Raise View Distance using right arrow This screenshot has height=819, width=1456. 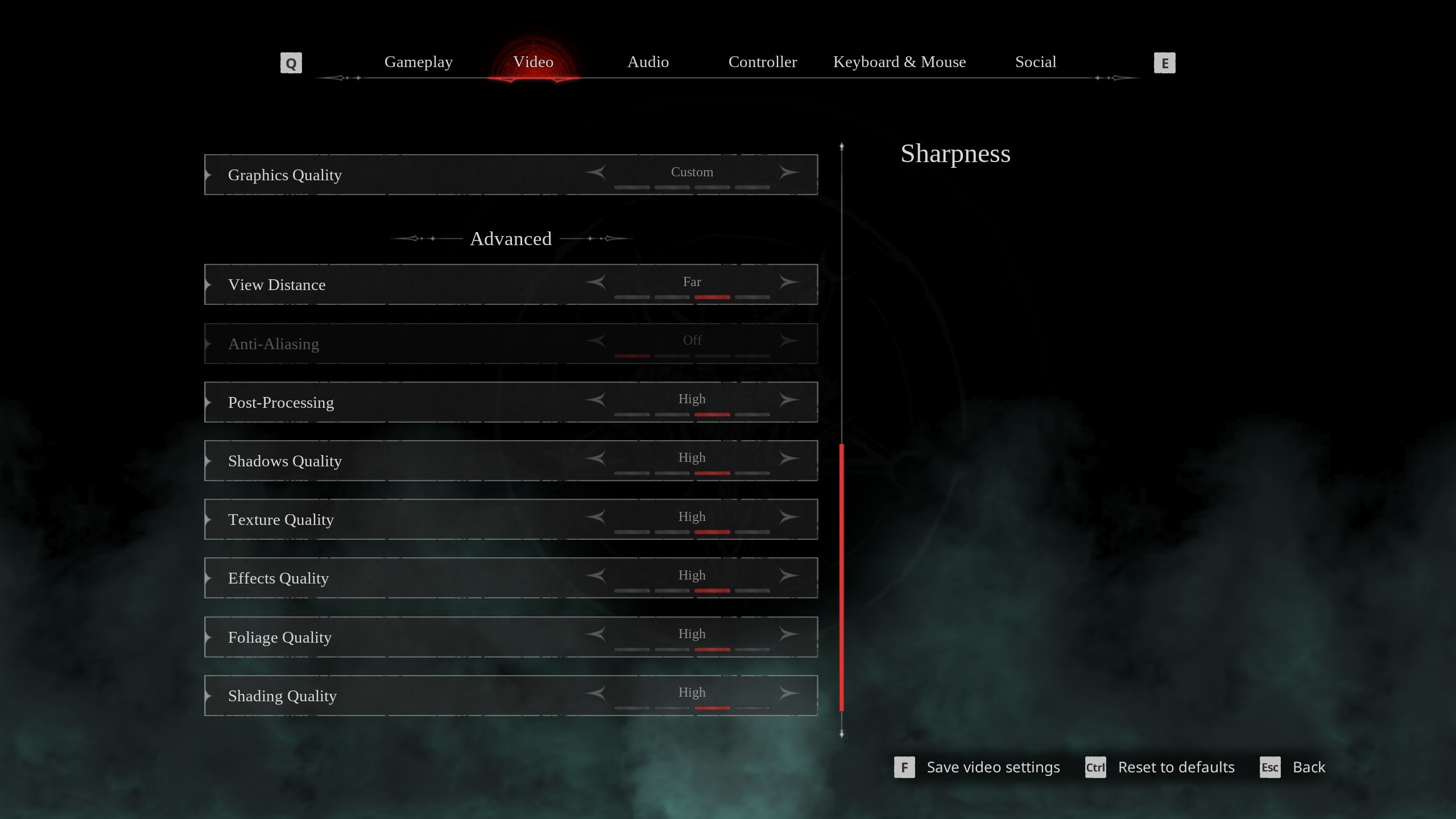[x=789, y=282]
